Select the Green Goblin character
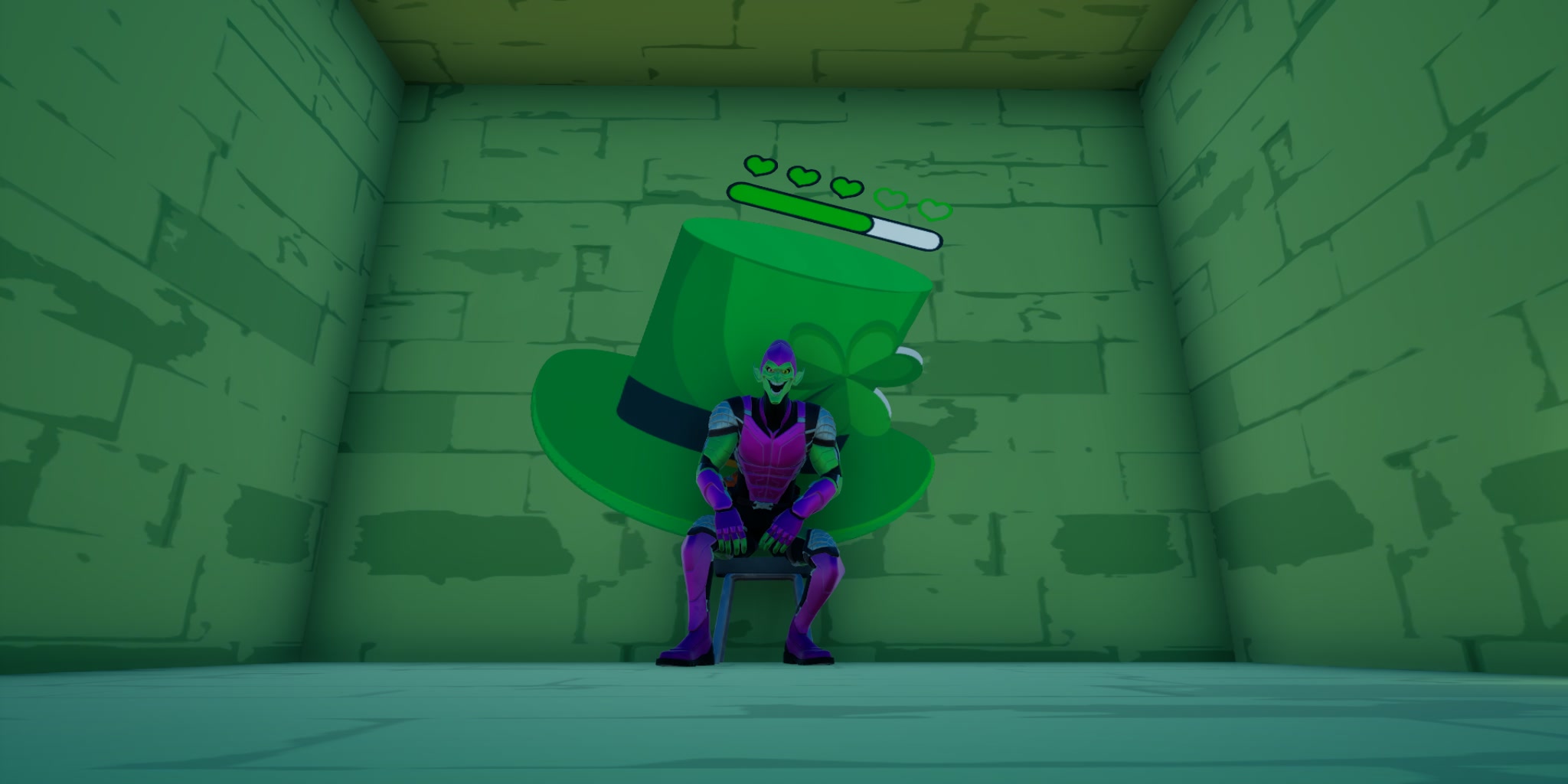 [766, 475]
